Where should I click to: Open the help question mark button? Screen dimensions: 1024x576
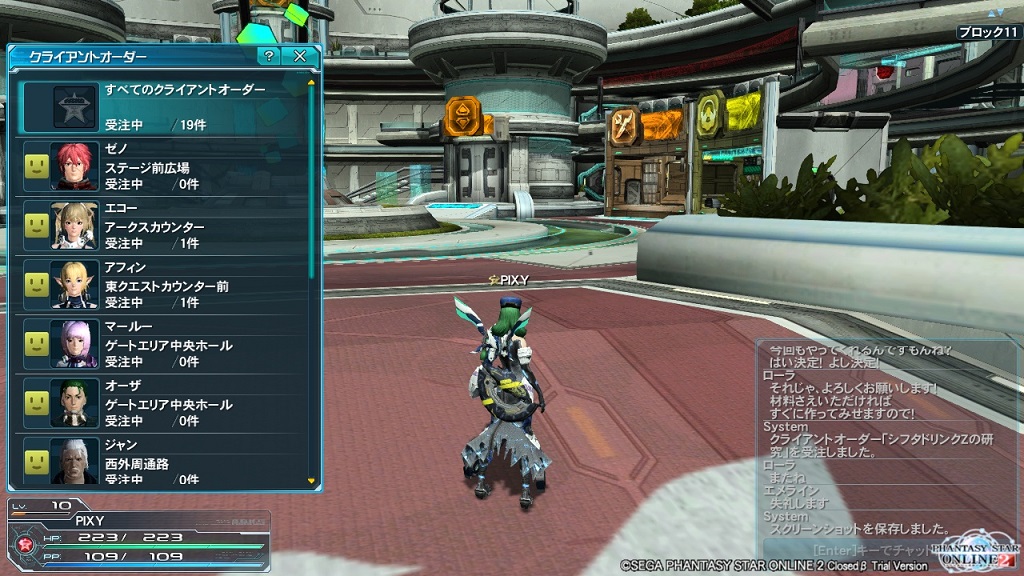268,57
